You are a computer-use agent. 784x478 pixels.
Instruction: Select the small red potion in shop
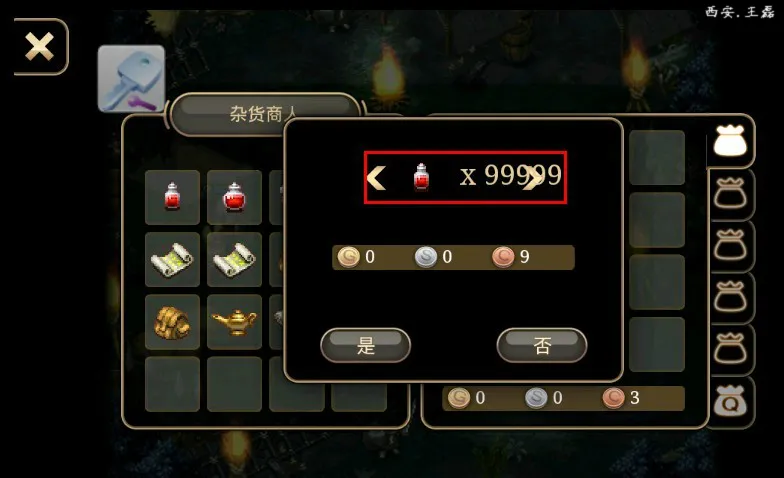coord(172,197)
